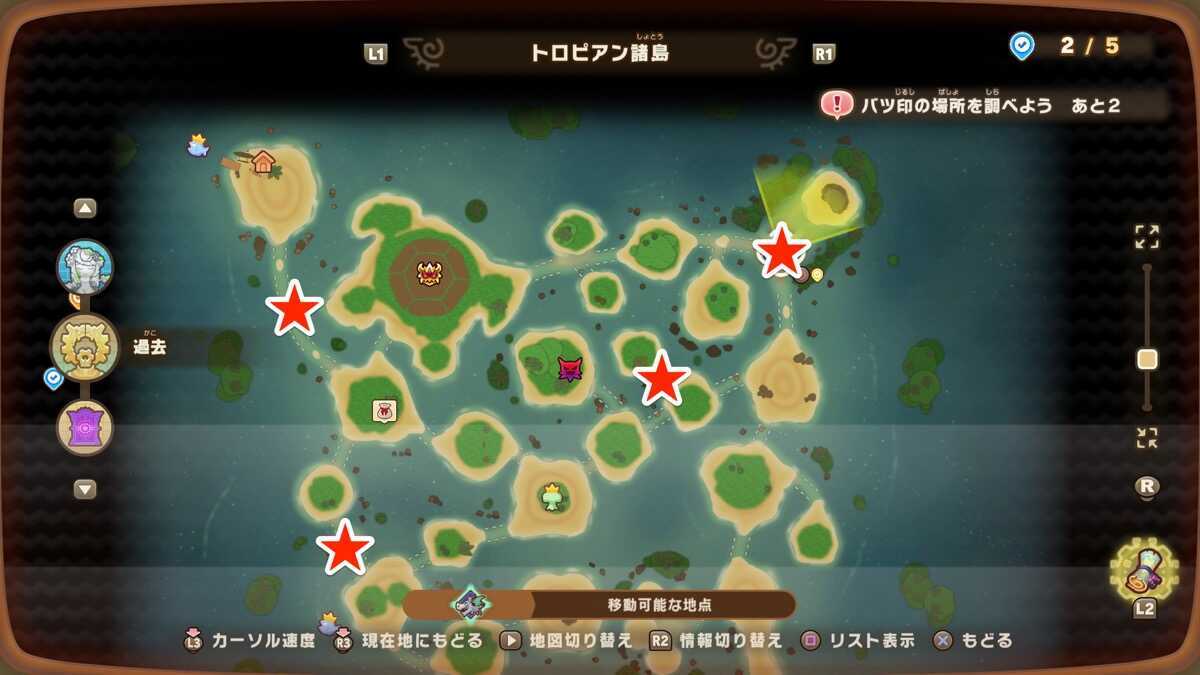Image resolution: width=1200 pixels, height=675 pixels.
Task: Select the 過去 (Past) era medallion
Action: pos(85,347)
